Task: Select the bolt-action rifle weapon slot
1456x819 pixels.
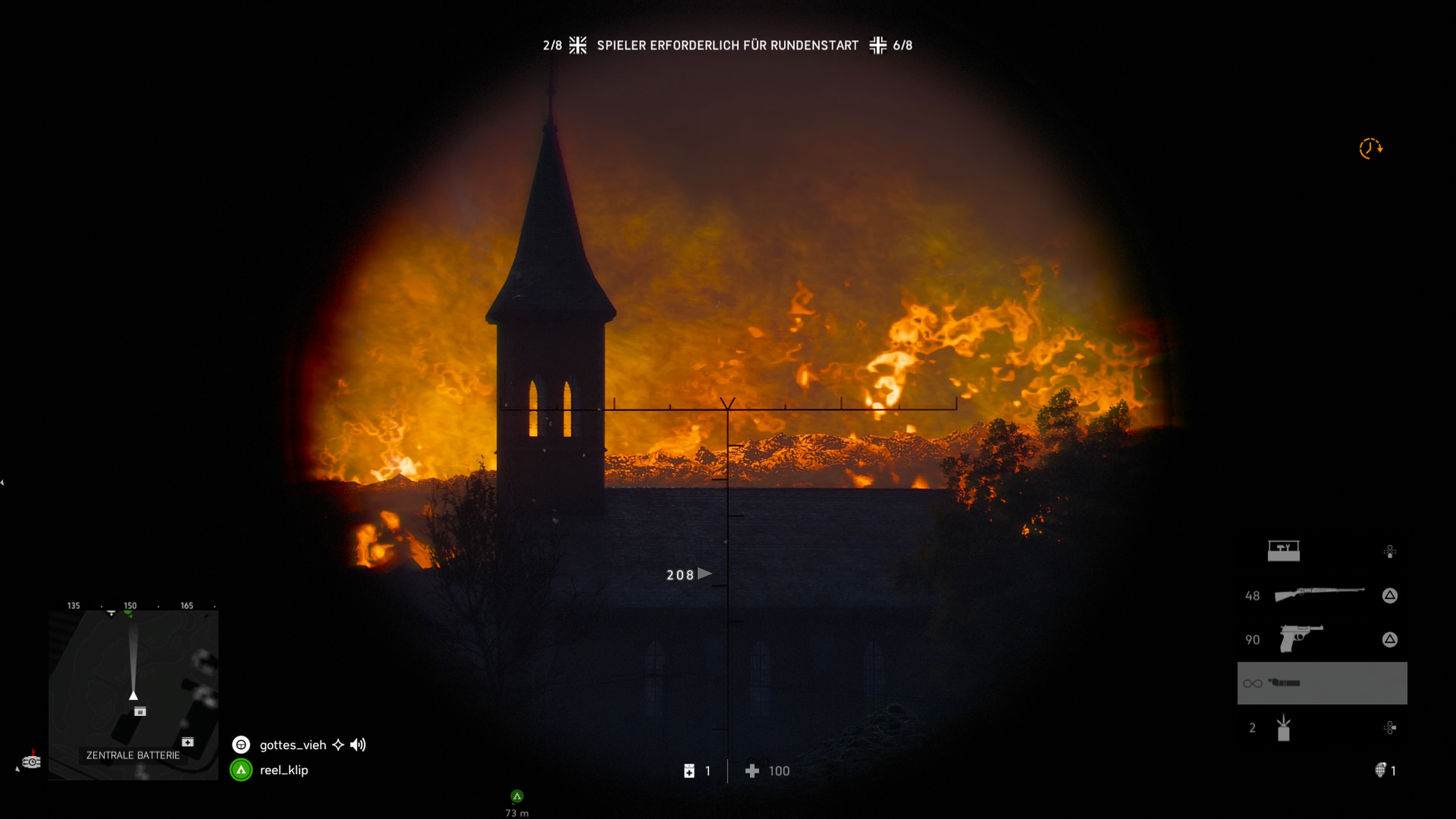Action: pos(1319,595)
